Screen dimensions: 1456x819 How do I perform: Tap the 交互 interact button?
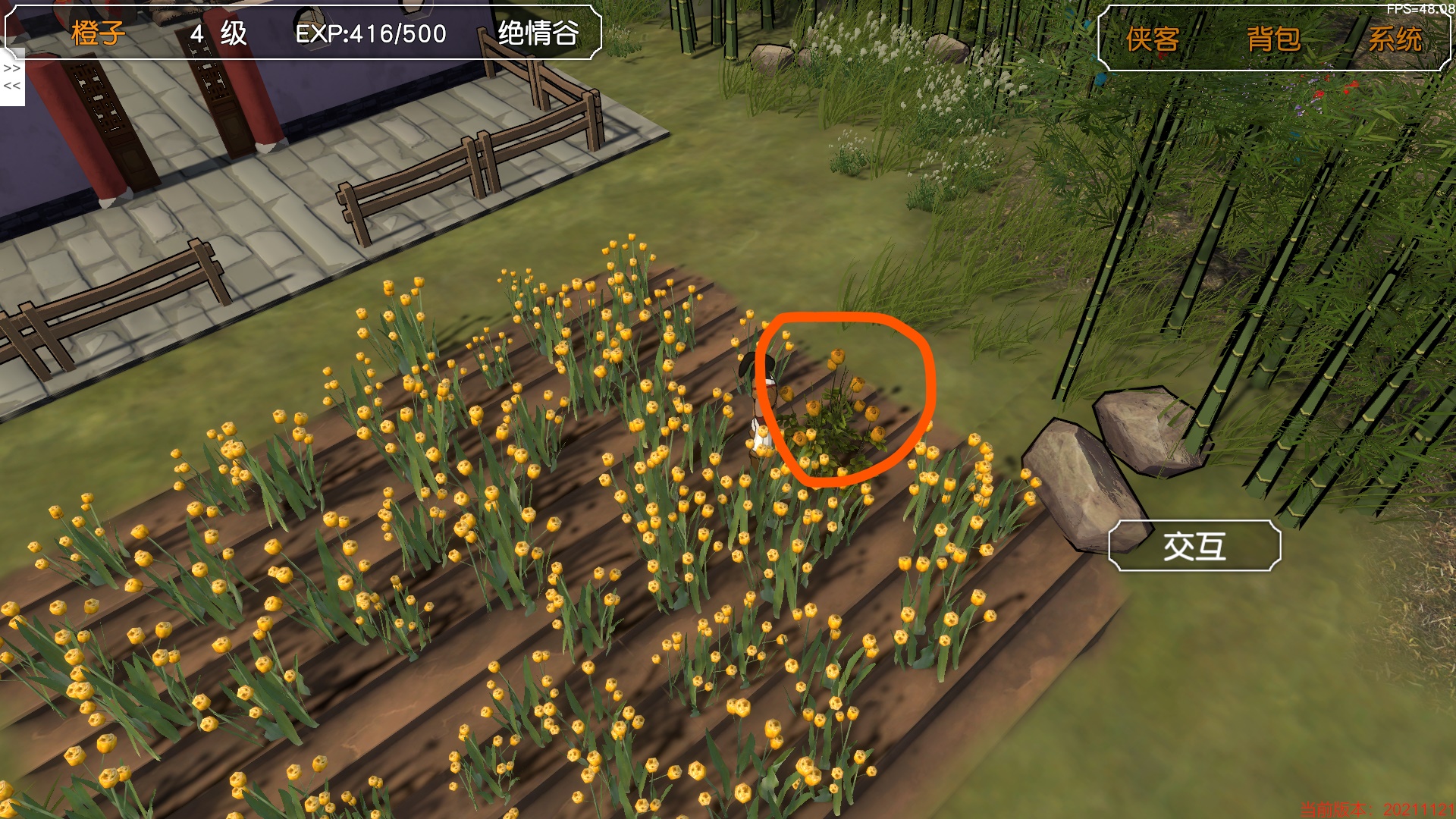point(1194,546)
